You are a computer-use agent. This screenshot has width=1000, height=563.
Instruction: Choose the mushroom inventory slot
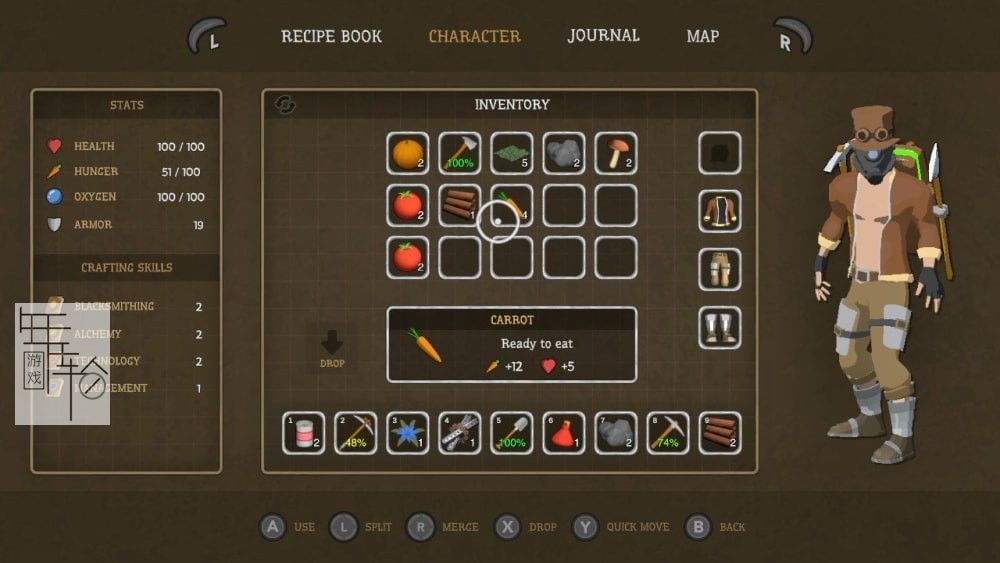616,153
